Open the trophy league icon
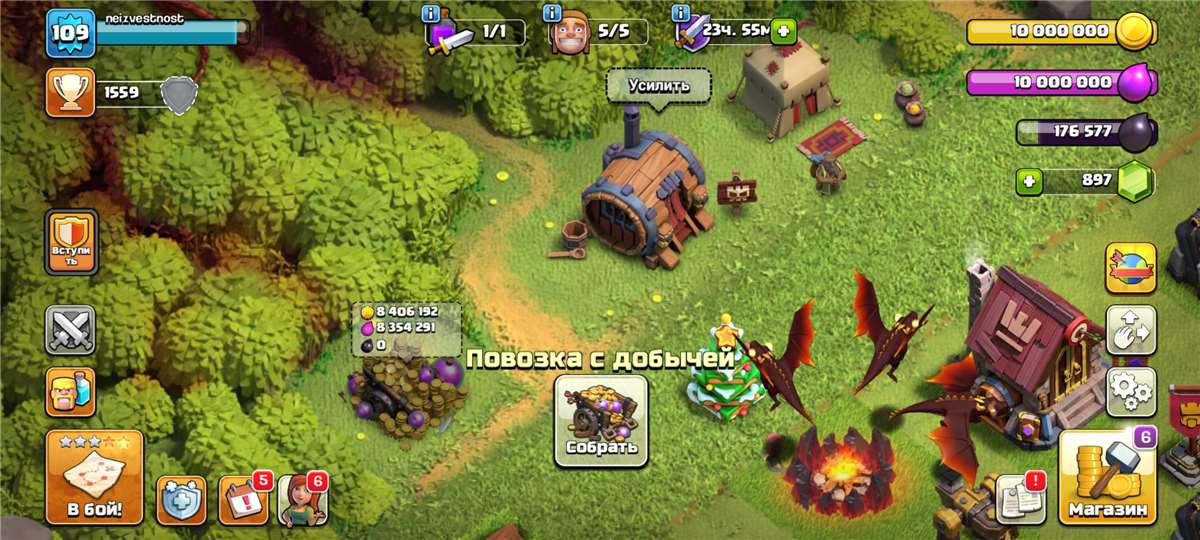 (x=70, y=93)
